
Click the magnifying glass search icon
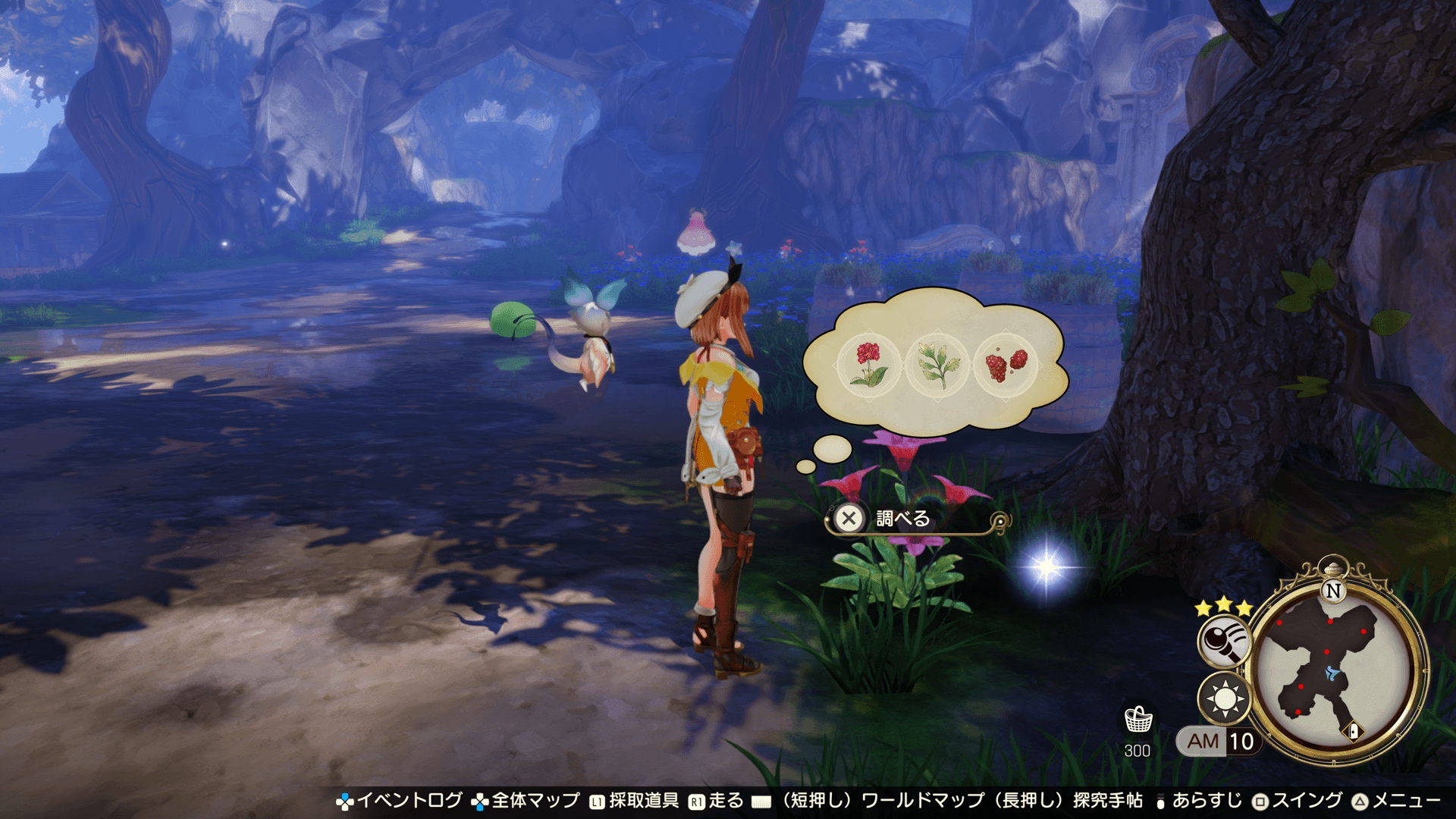pos(1223,641)
